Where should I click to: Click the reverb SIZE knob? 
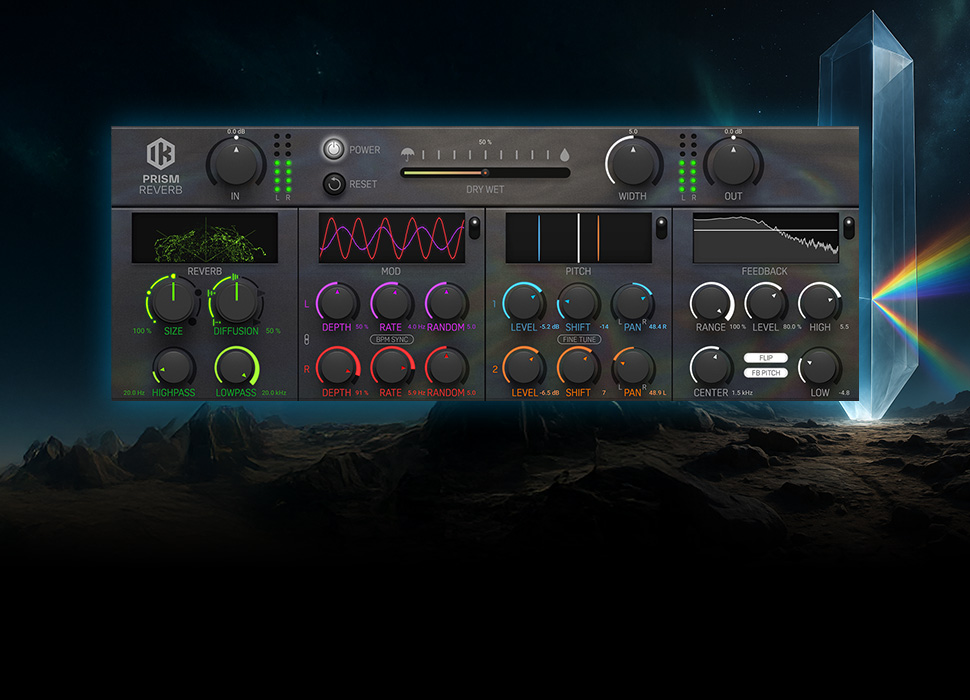[x=173, y=300]
